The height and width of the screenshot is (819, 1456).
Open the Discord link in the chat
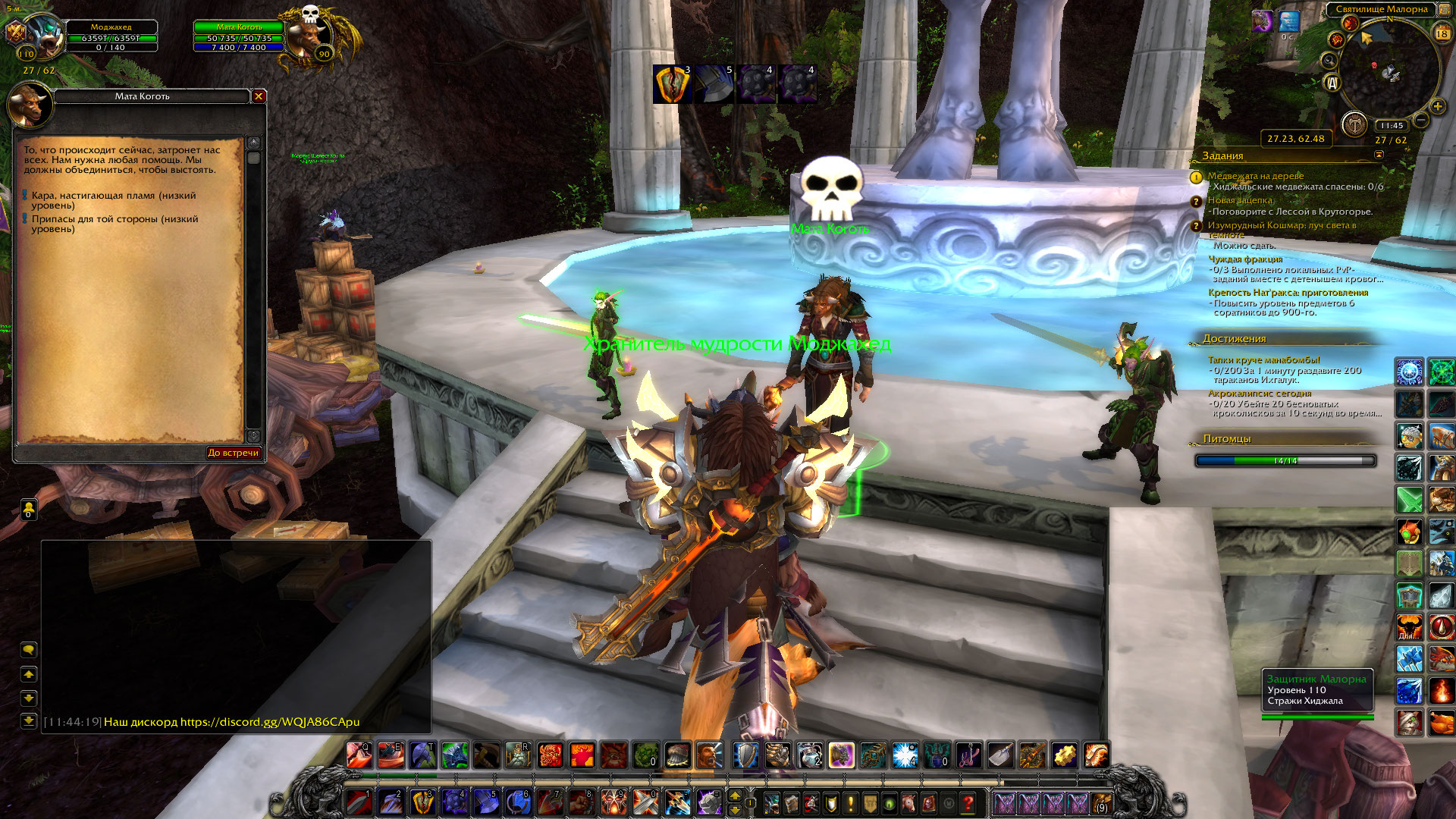(269, 722)
